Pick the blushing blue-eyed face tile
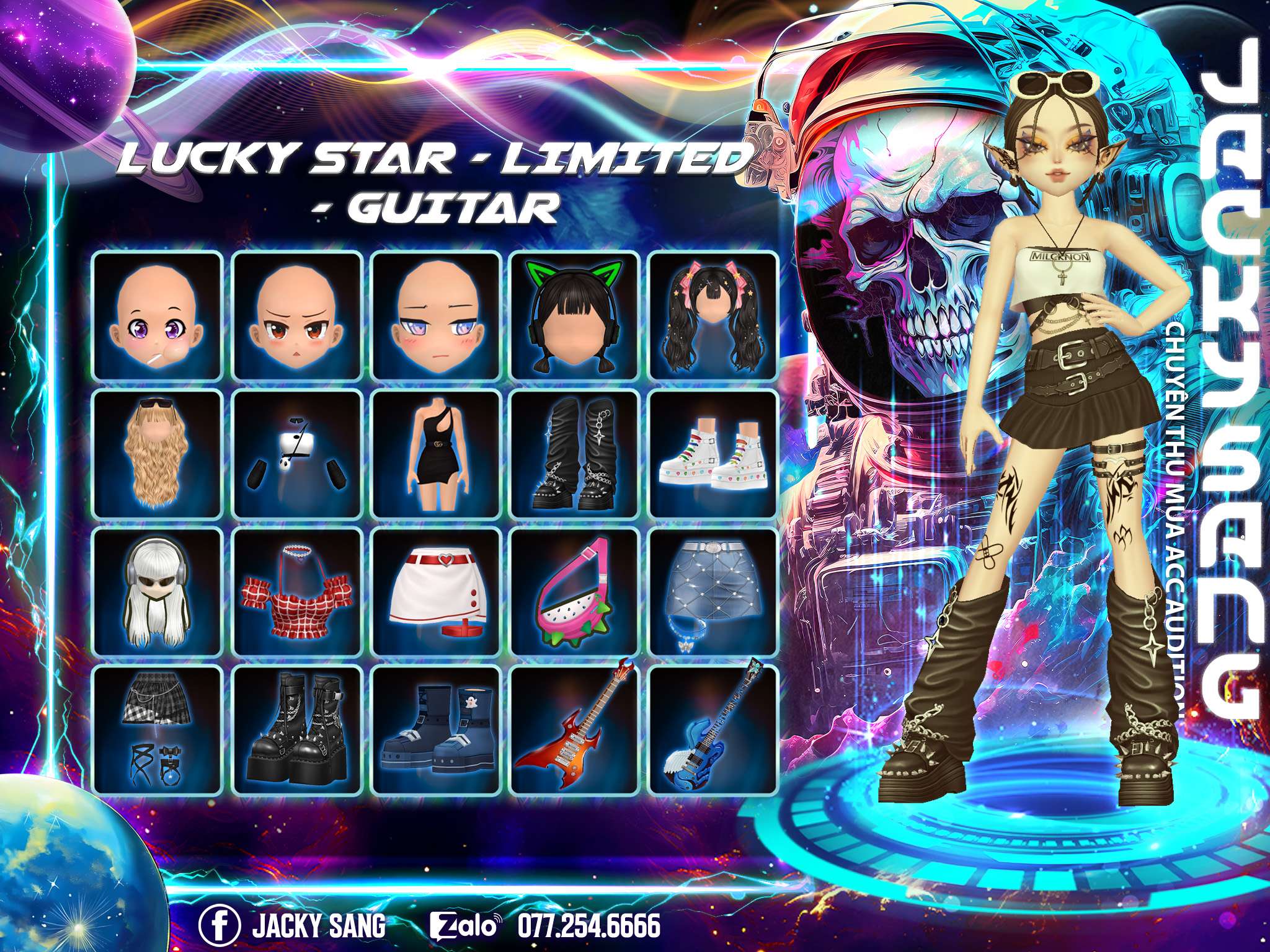Viewport: 1270px width, 952px height. [x=436, y=316]
